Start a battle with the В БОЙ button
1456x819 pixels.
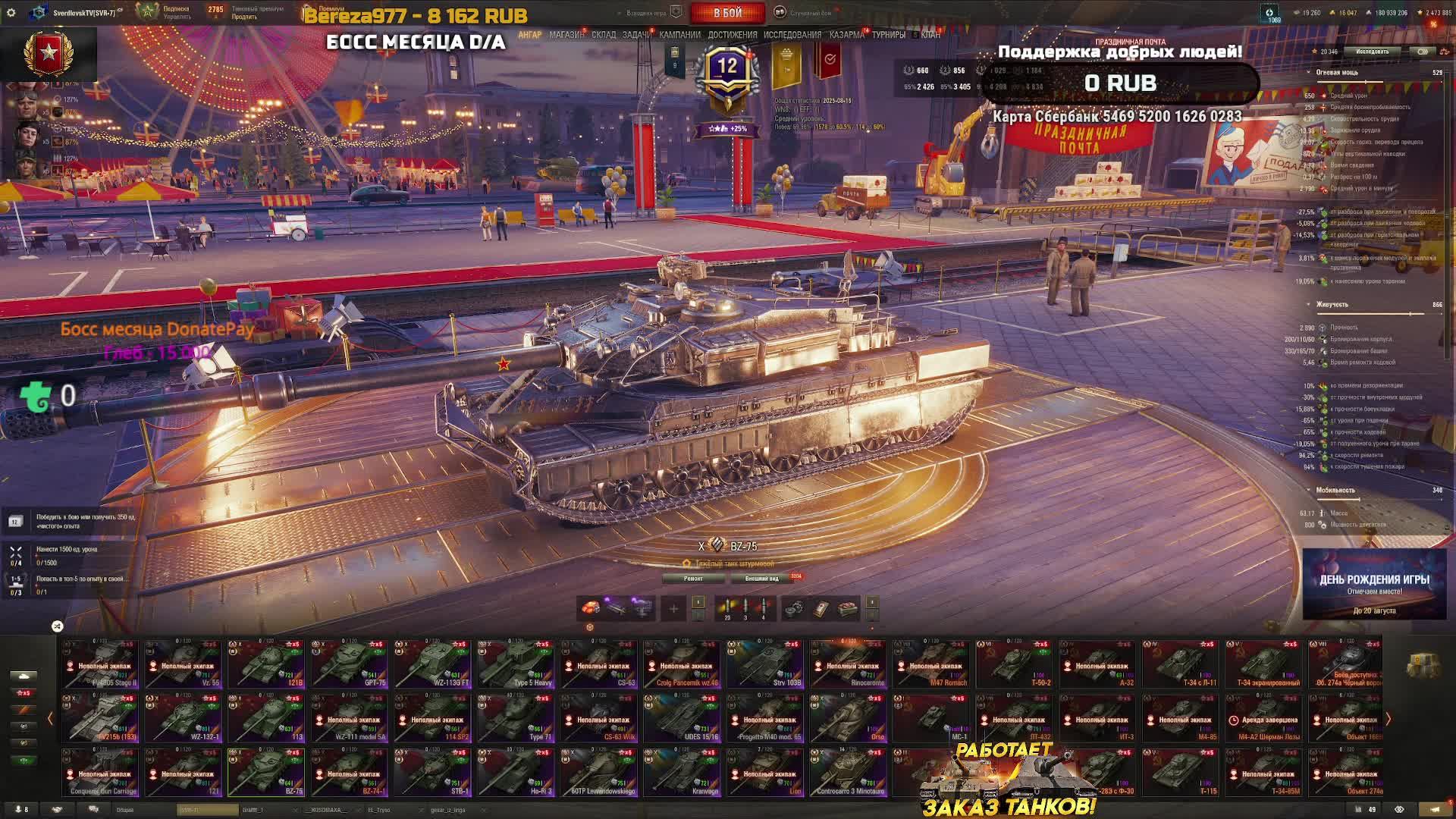pyautogui.click(x=727, y=13)
